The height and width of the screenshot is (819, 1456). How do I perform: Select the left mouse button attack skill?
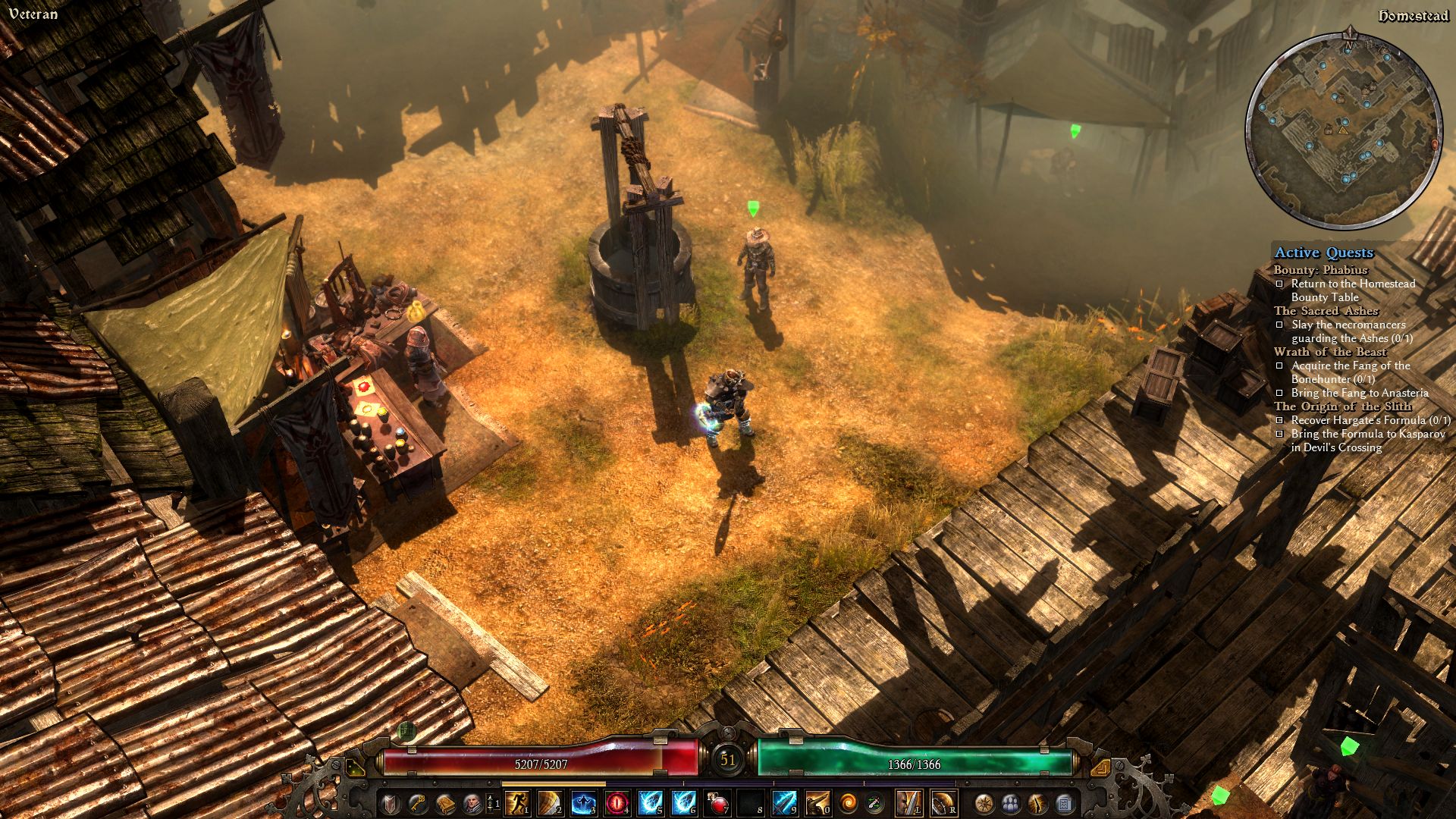point(908,802)
